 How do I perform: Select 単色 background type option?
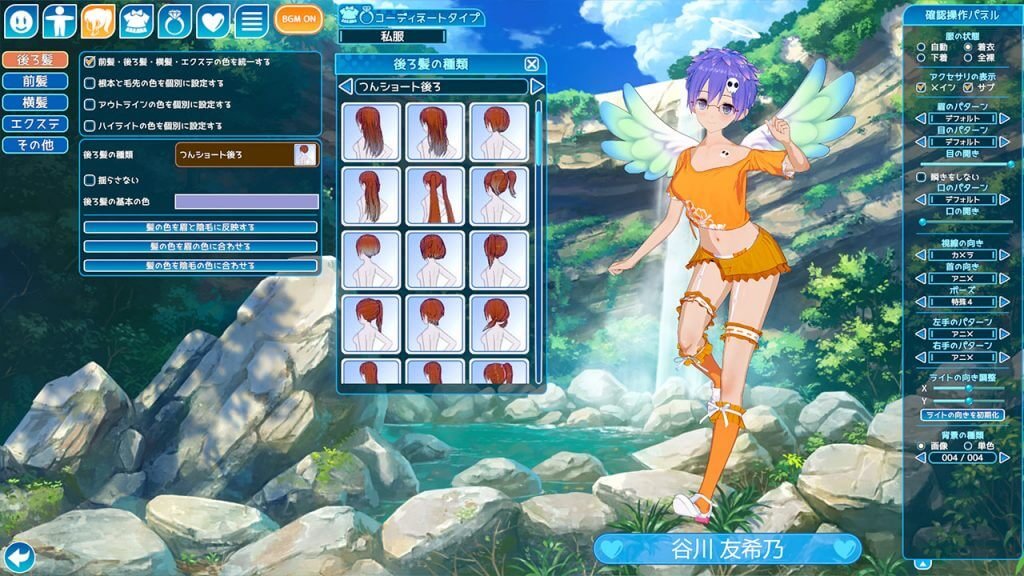pos(967,445)
